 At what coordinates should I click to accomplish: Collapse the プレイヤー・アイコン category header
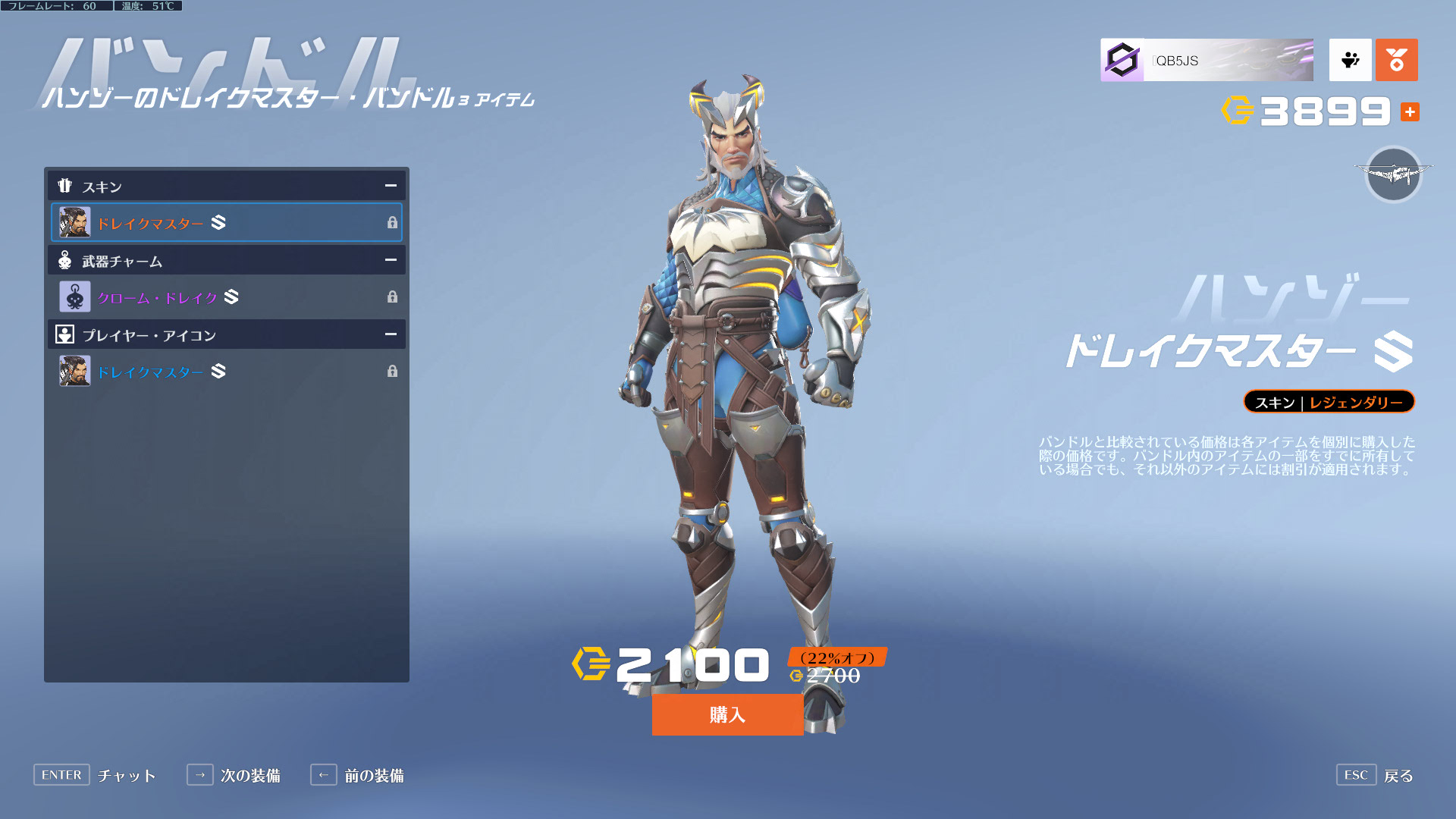[390, 334]
